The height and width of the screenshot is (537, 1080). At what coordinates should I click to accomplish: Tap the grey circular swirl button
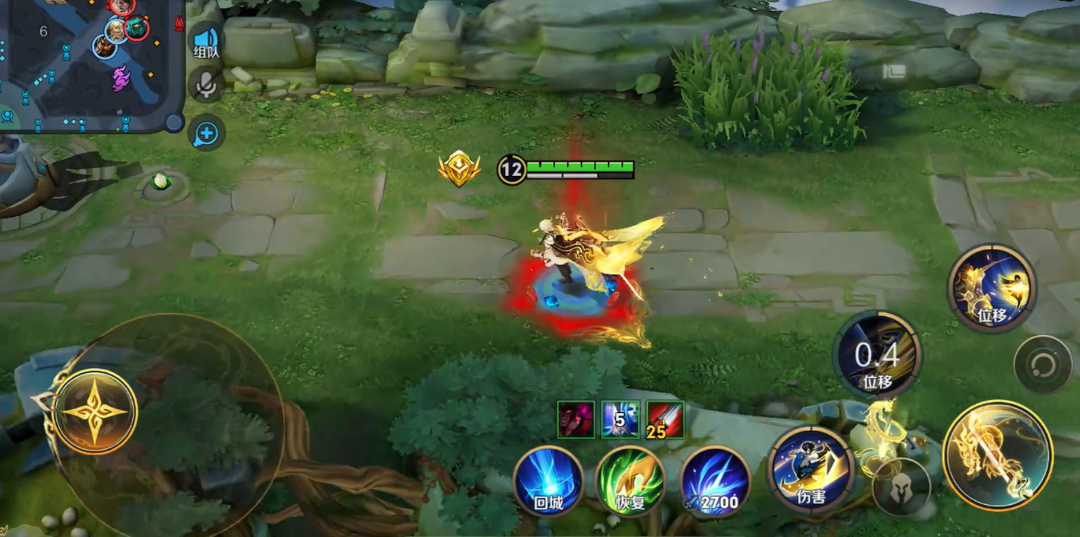(x=1043, y=364)
